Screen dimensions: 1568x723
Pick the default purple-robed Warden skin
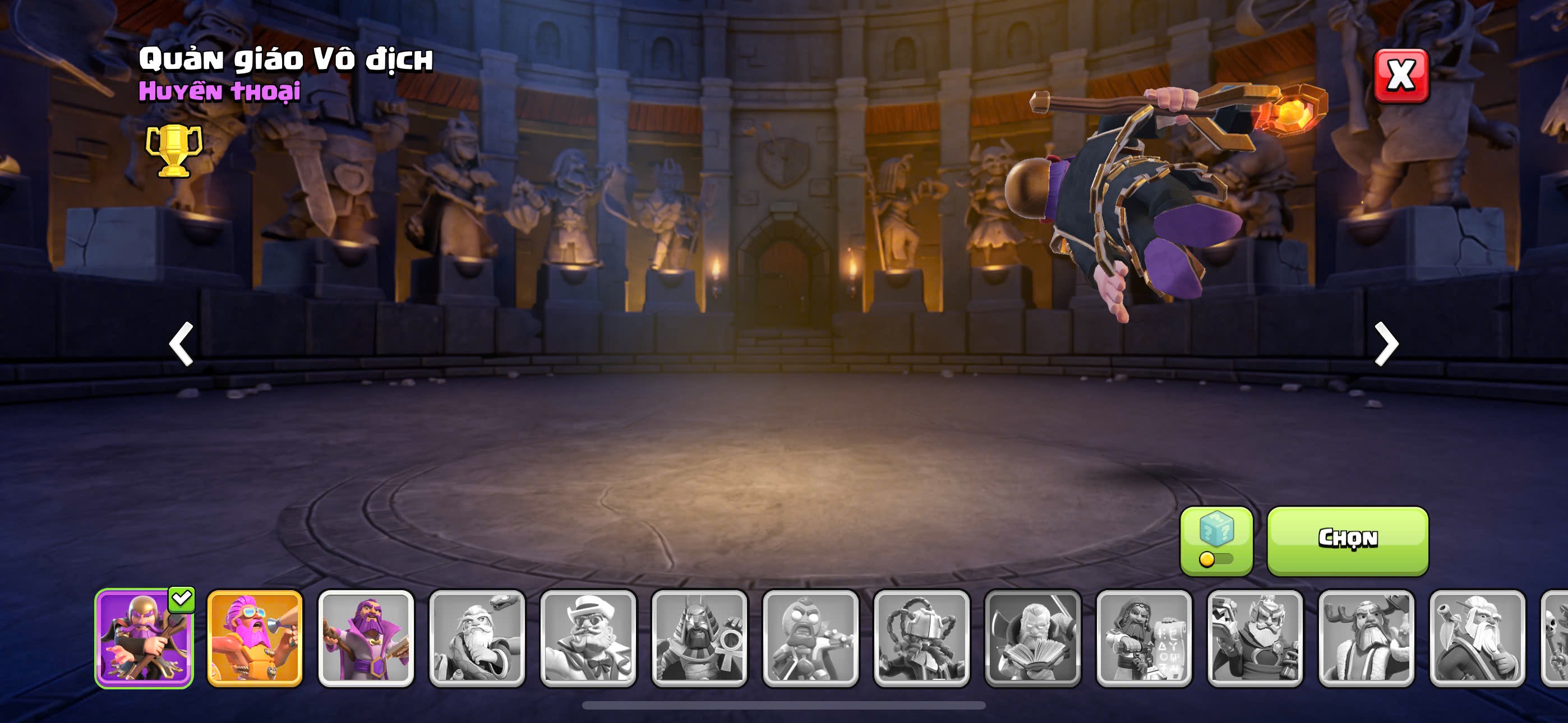[x=366, y=638]
